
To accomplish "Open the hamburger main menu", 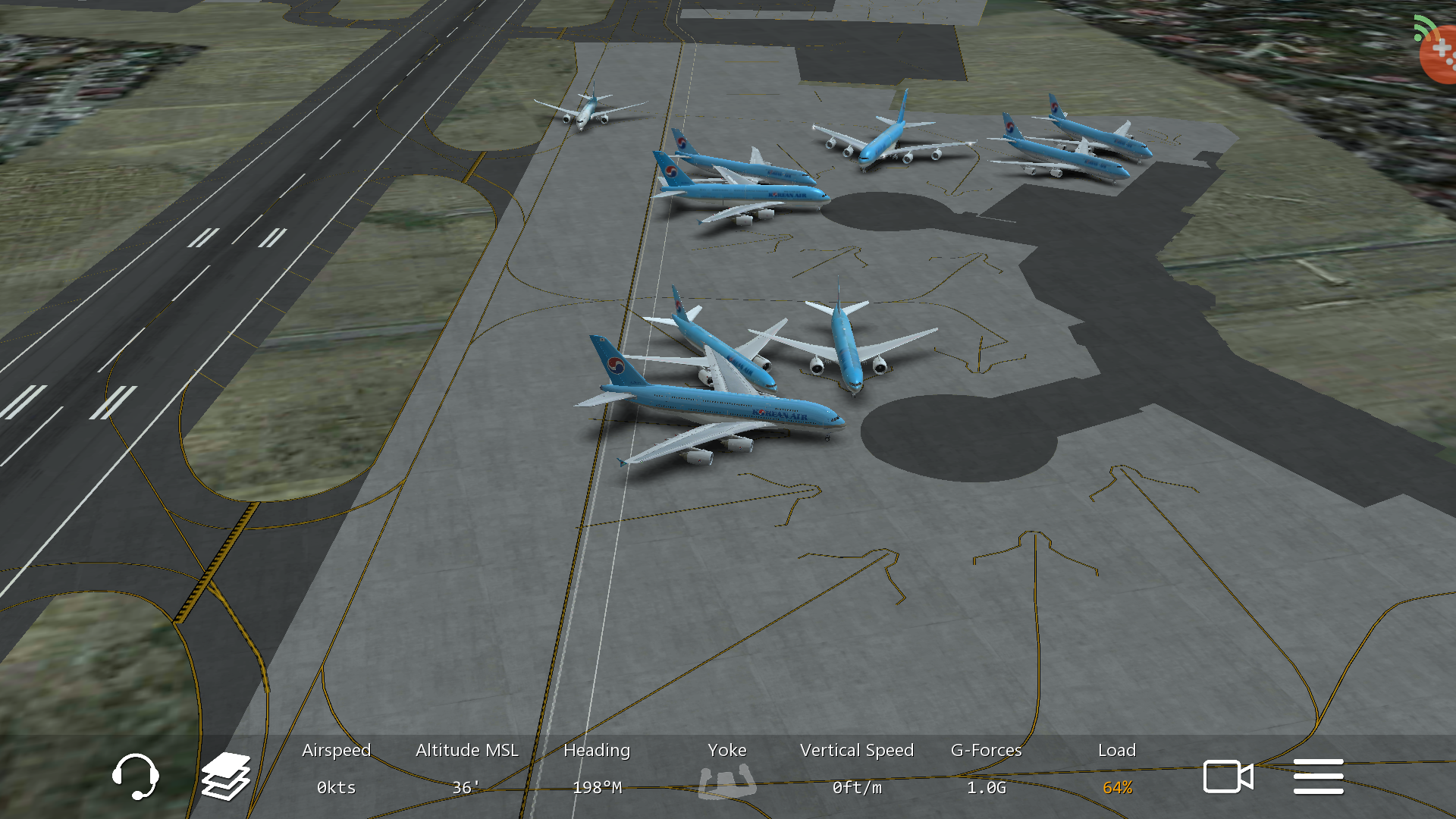I will point(1318,777).
